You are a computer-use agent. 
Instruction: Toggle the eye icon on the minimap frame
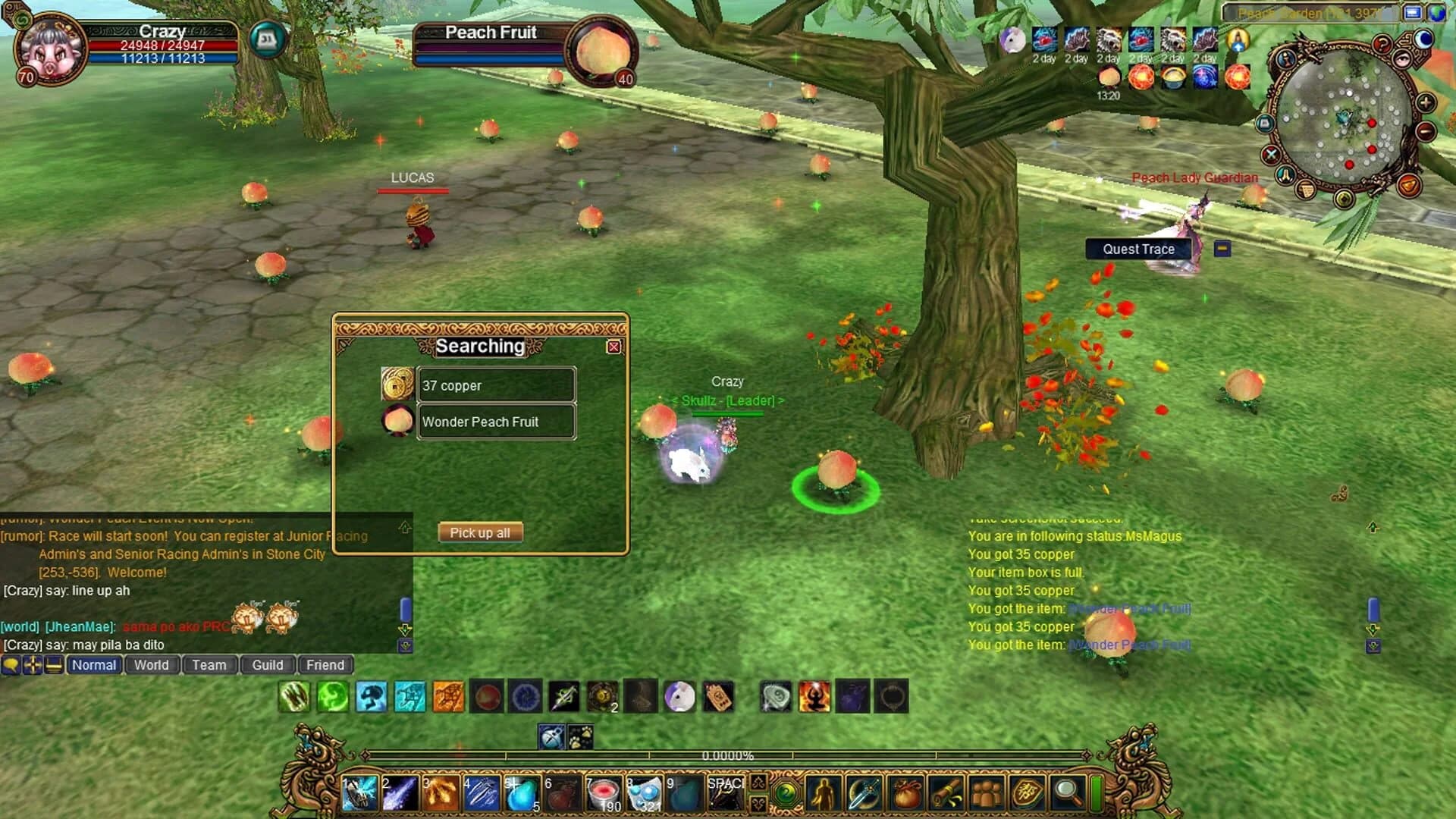pyautogui.click(x=1402, y=60)
